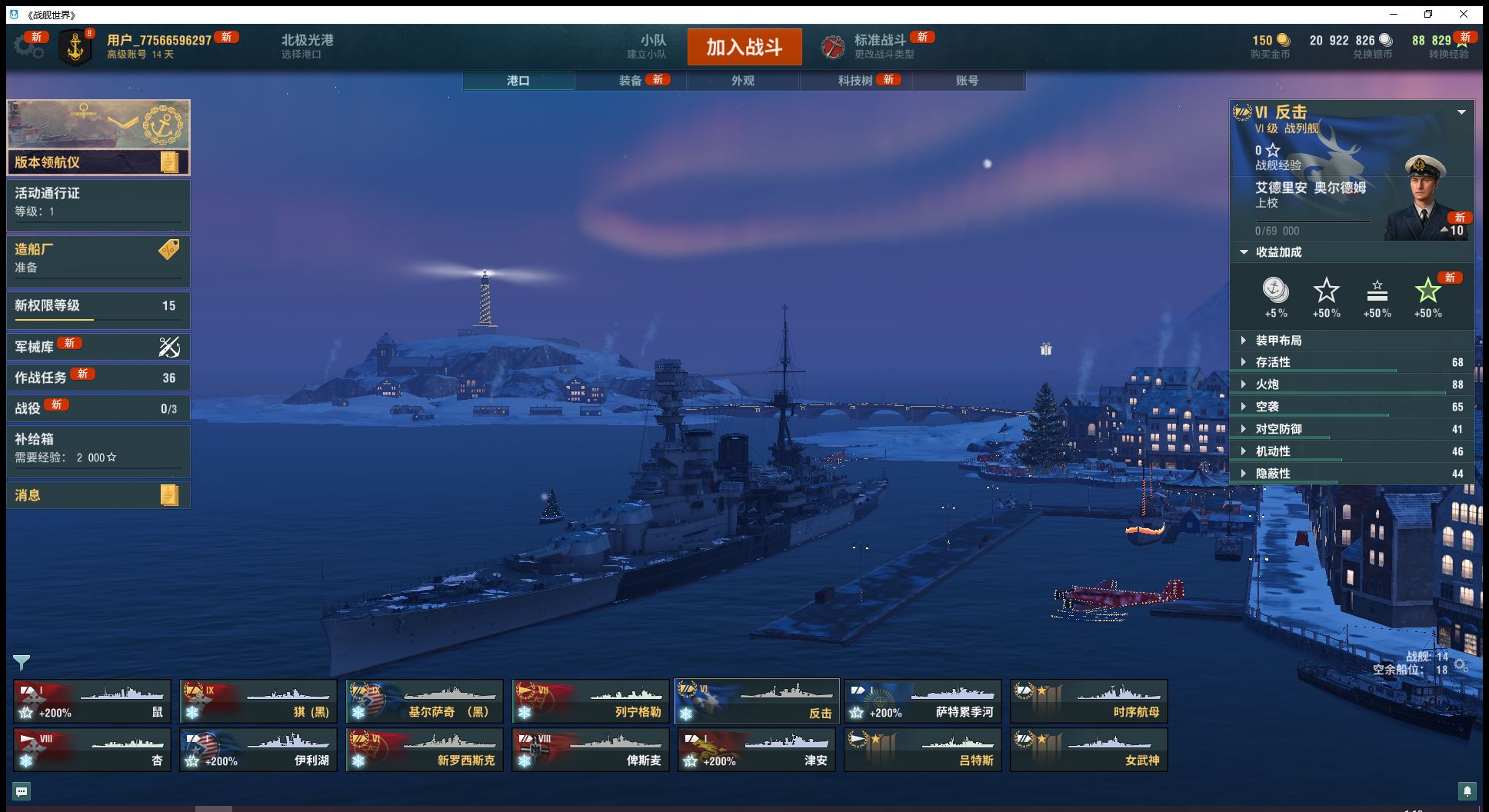Change battle type via 标准战斗
The height and width of the screenshot is (812, 1489).
point(879,46)
